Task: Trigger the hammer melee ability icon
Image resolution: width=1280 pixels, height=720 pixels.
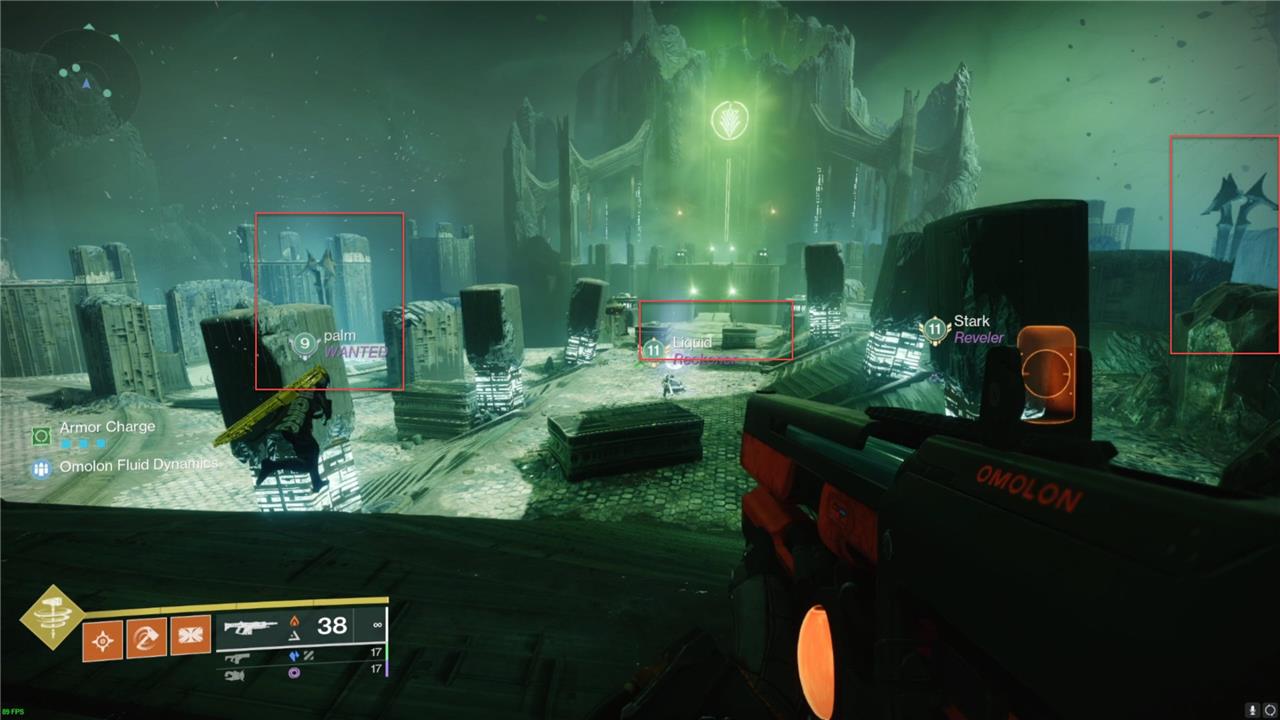Action: [x=146, y=638]
